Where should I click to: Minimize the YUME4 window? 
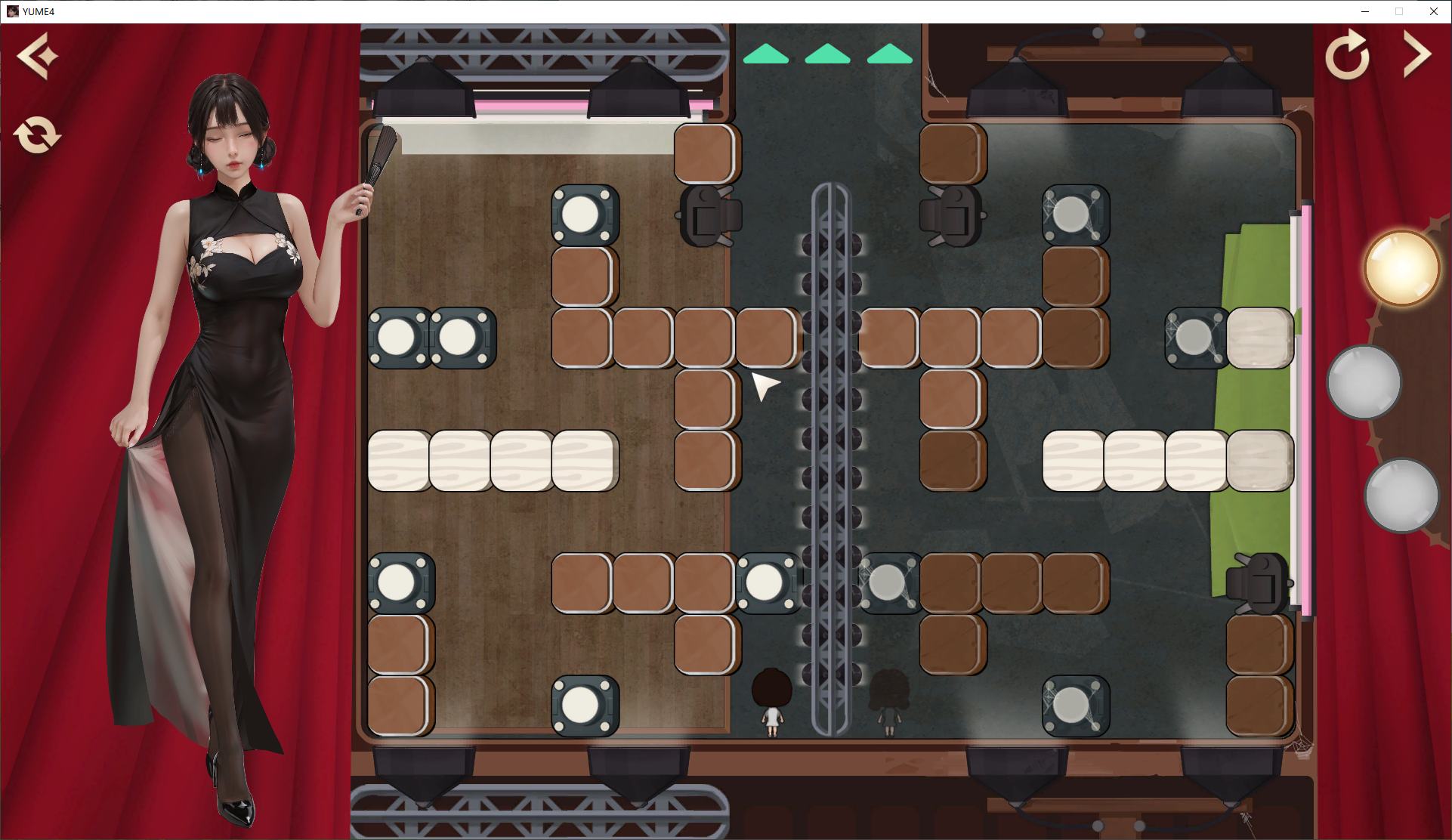1365,11
